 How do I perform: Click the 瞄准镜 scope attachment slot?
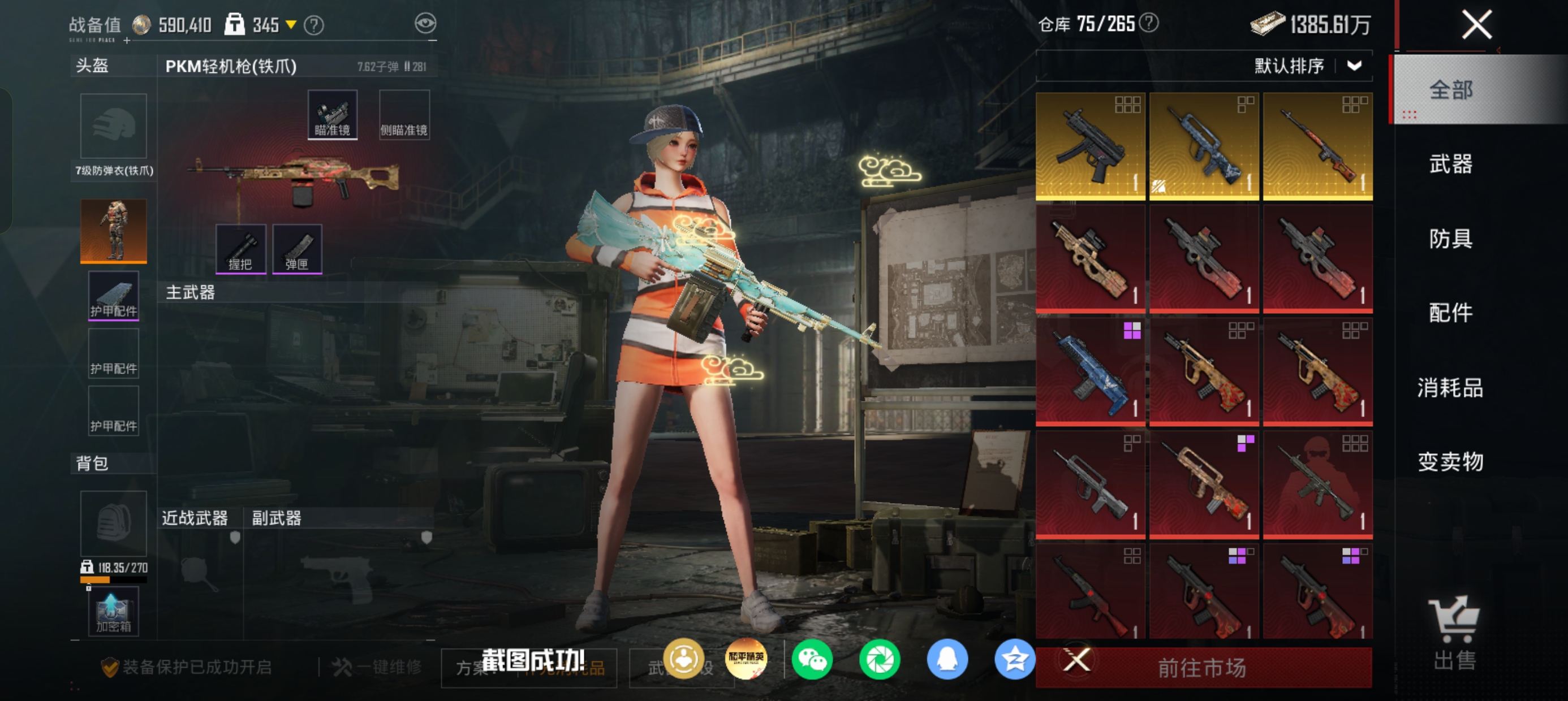point(333,115)
